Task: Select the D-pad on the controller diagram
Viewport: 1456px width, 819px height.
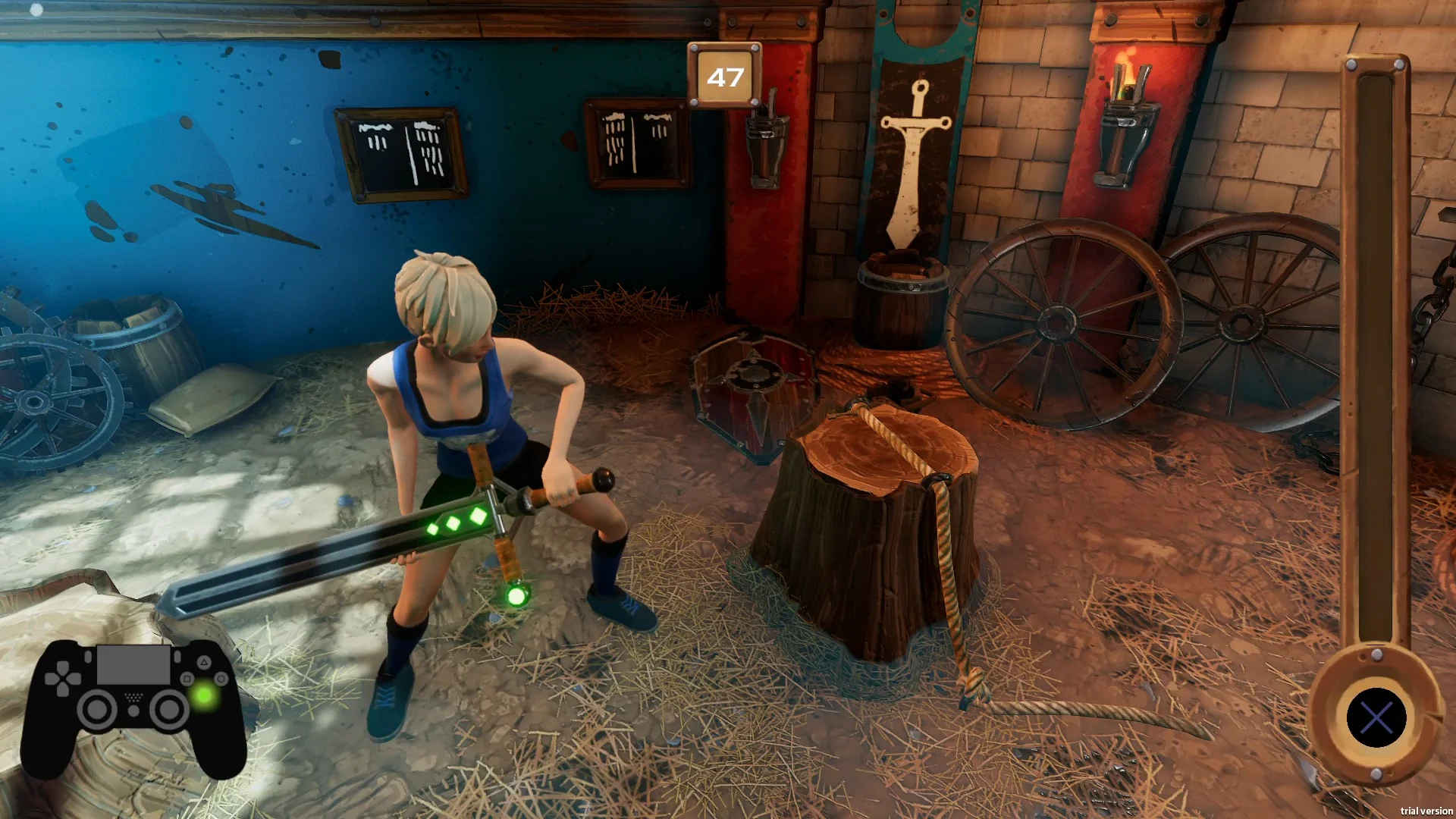Action: tap(64, 679)
